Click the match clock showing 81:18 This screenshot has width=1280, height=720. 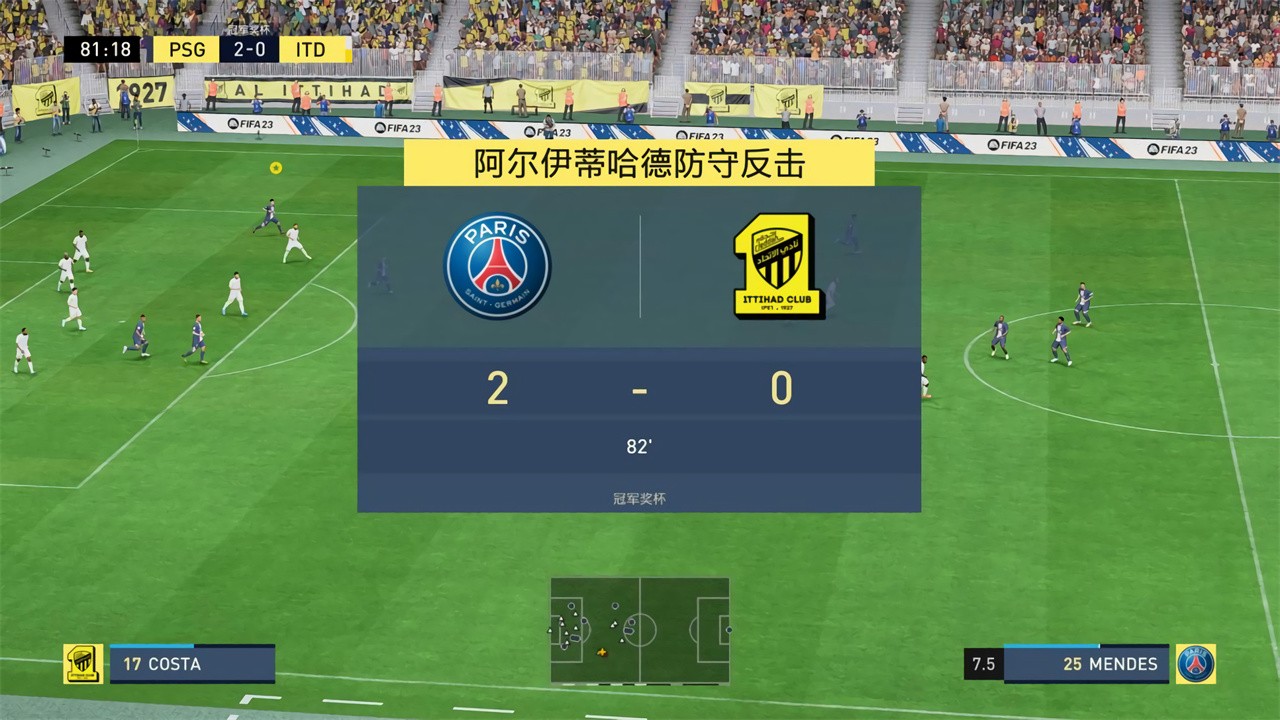[x=106, y=48]
